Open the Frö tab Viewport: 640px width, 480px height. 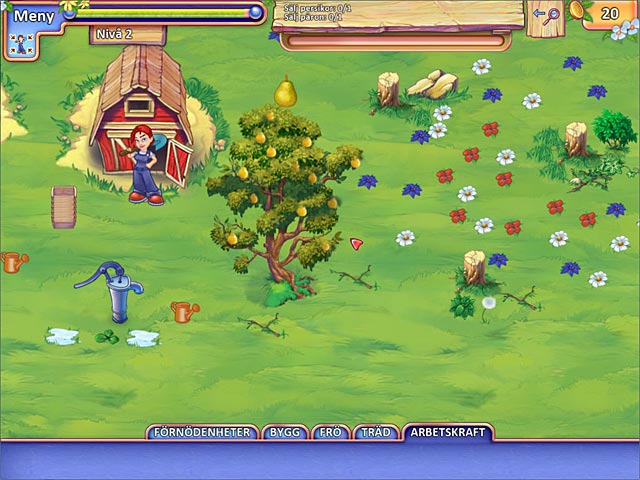(x=330, y=433)
